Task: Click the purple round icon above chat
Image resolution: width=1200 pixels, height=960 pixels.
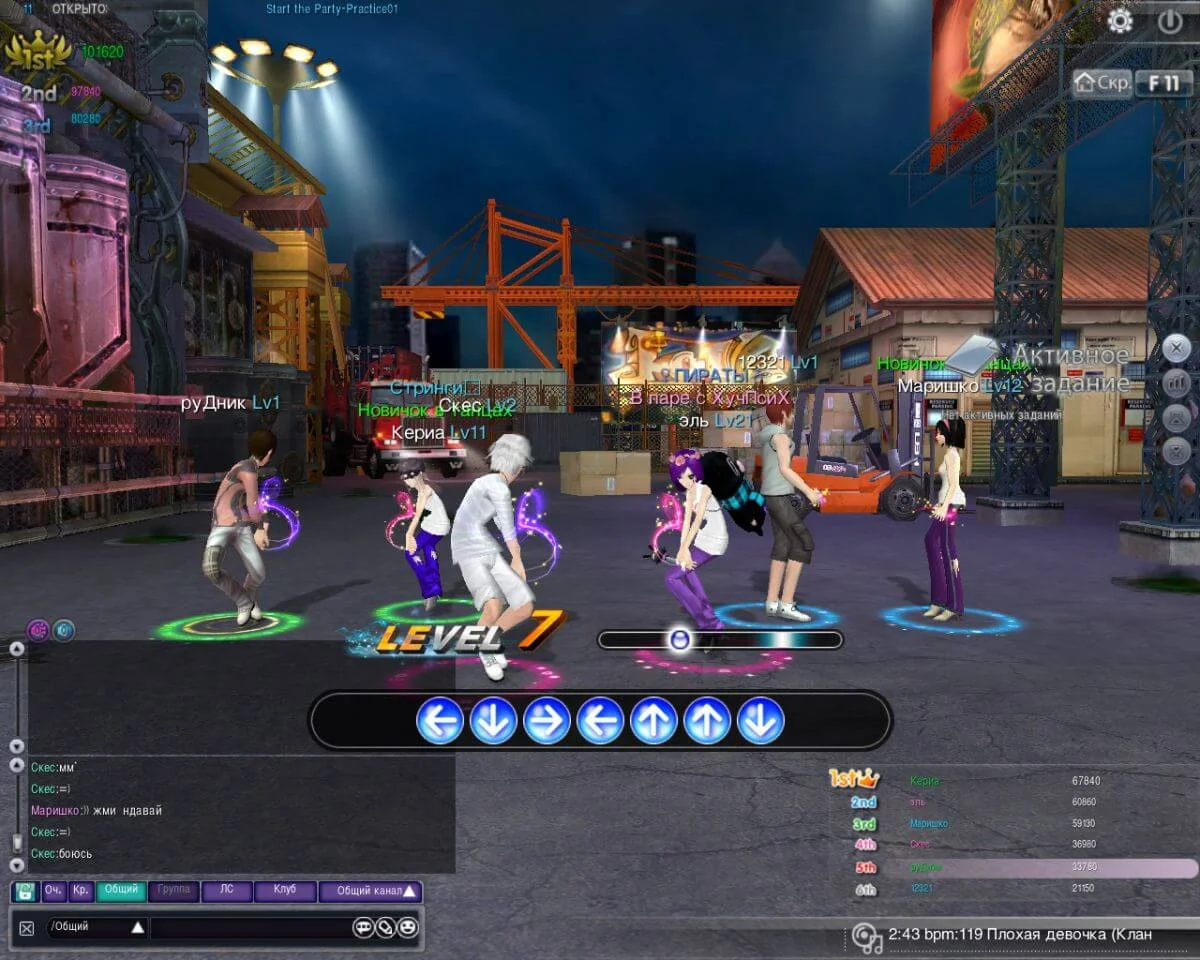Action: point(39,630)
